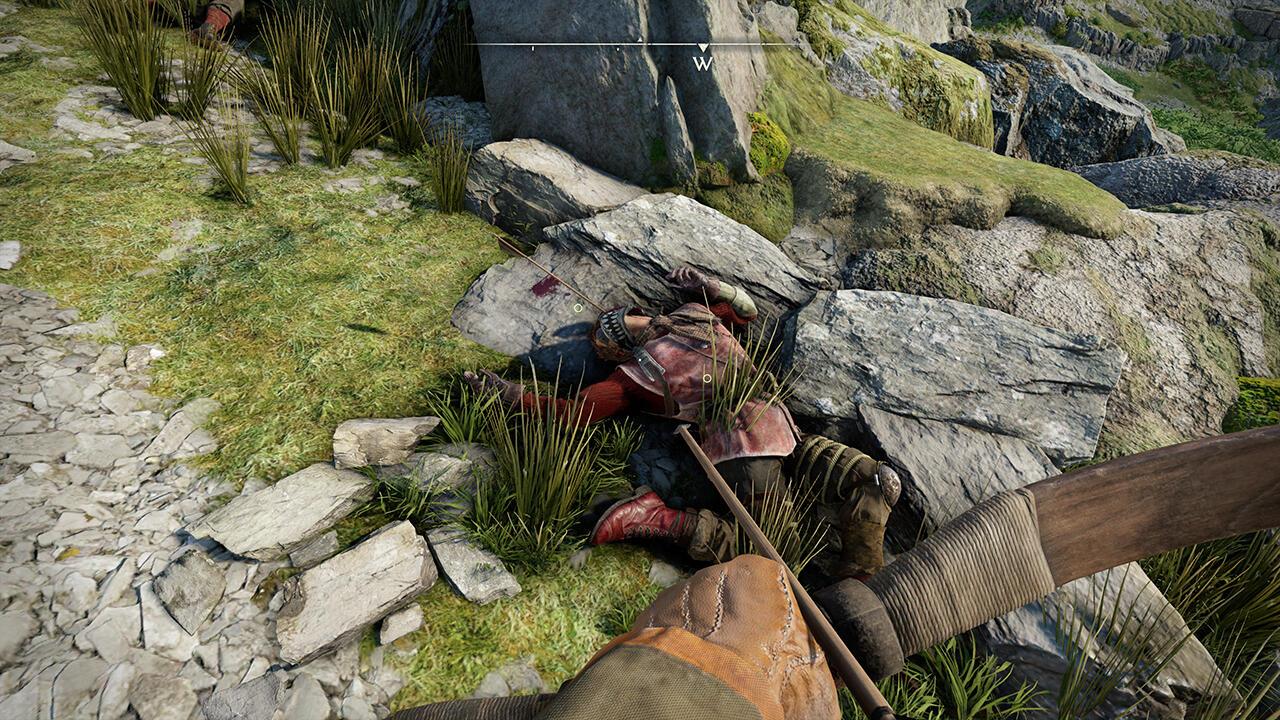Click the small triangle waypoint left of center compass
This screenshot has height=720, width=1280.
639,40
